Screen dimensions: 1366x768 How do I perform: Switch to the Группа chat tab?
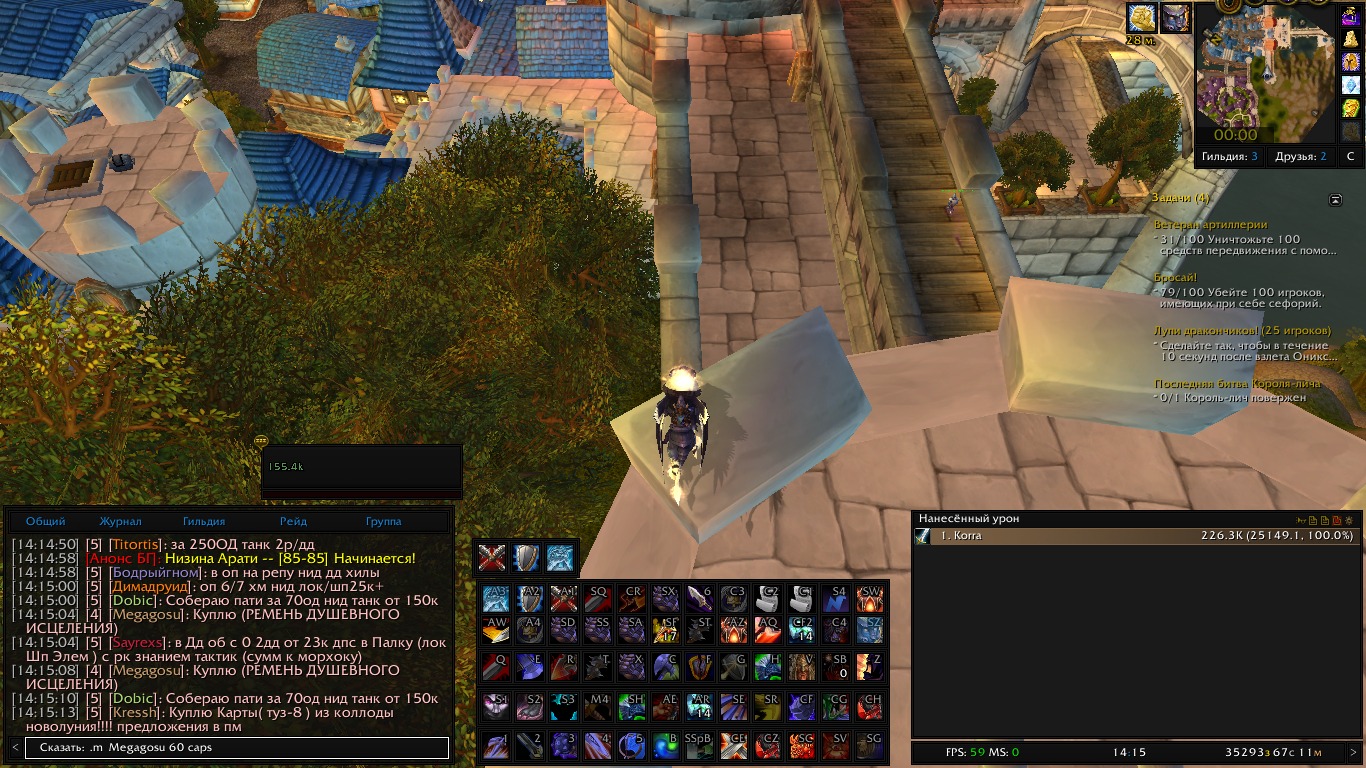point(383,521)
